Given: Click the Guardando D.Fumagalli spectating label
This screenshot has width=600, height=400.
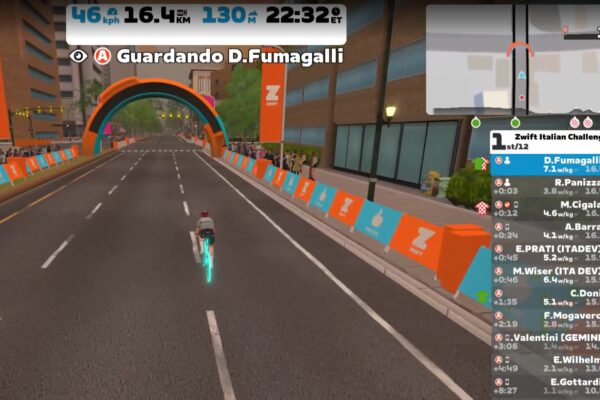Looking at the screenshot, I should coord(219,56).
